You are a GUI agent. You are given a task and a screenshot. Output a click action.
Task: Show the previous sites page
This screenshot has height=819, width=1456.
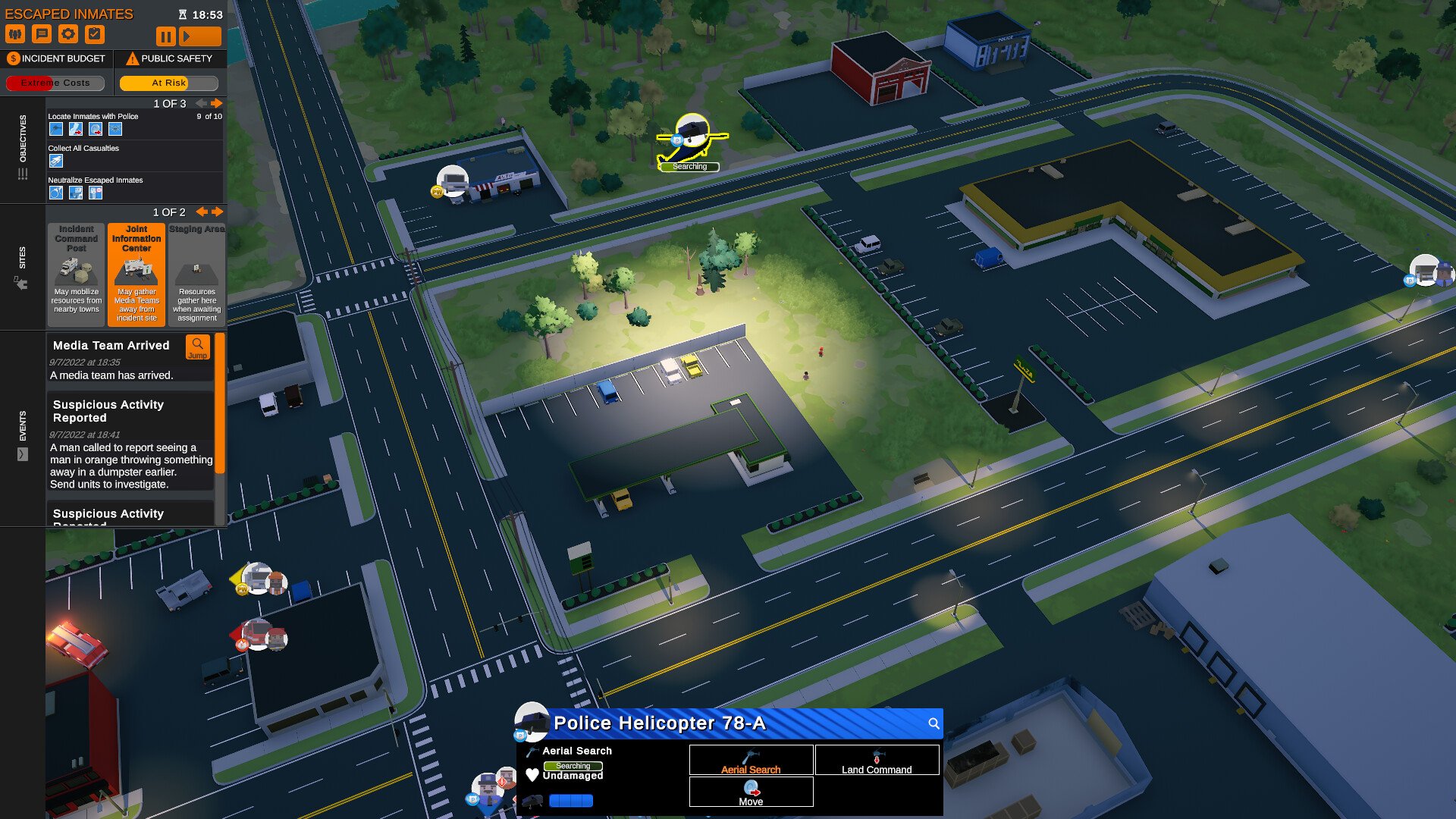(x=202, y=212)
